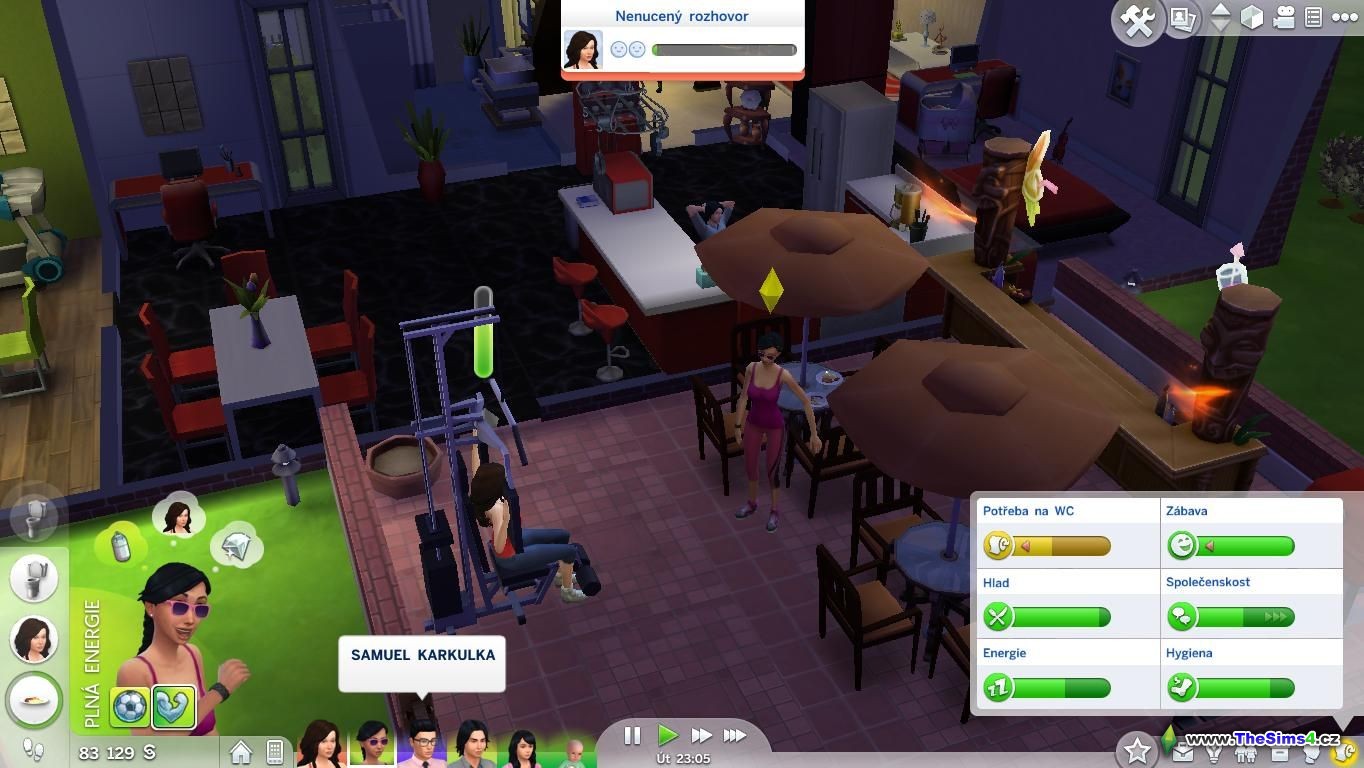Image resolution: width=1364 pixels, height=768 pixels.
Task: Open the three-dot game options menu
Action: pyautogui.click(x=1344, y=18)
